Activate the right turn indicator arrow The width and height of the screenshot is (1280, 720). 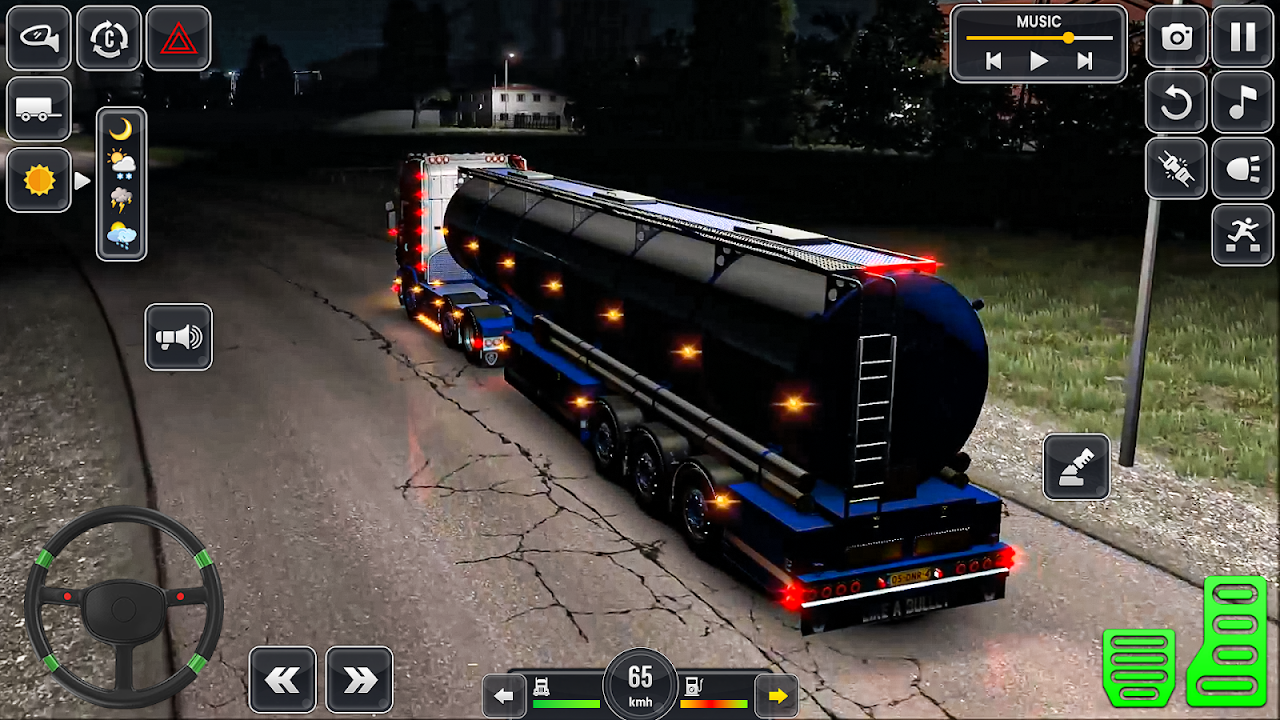coord(777,696)
